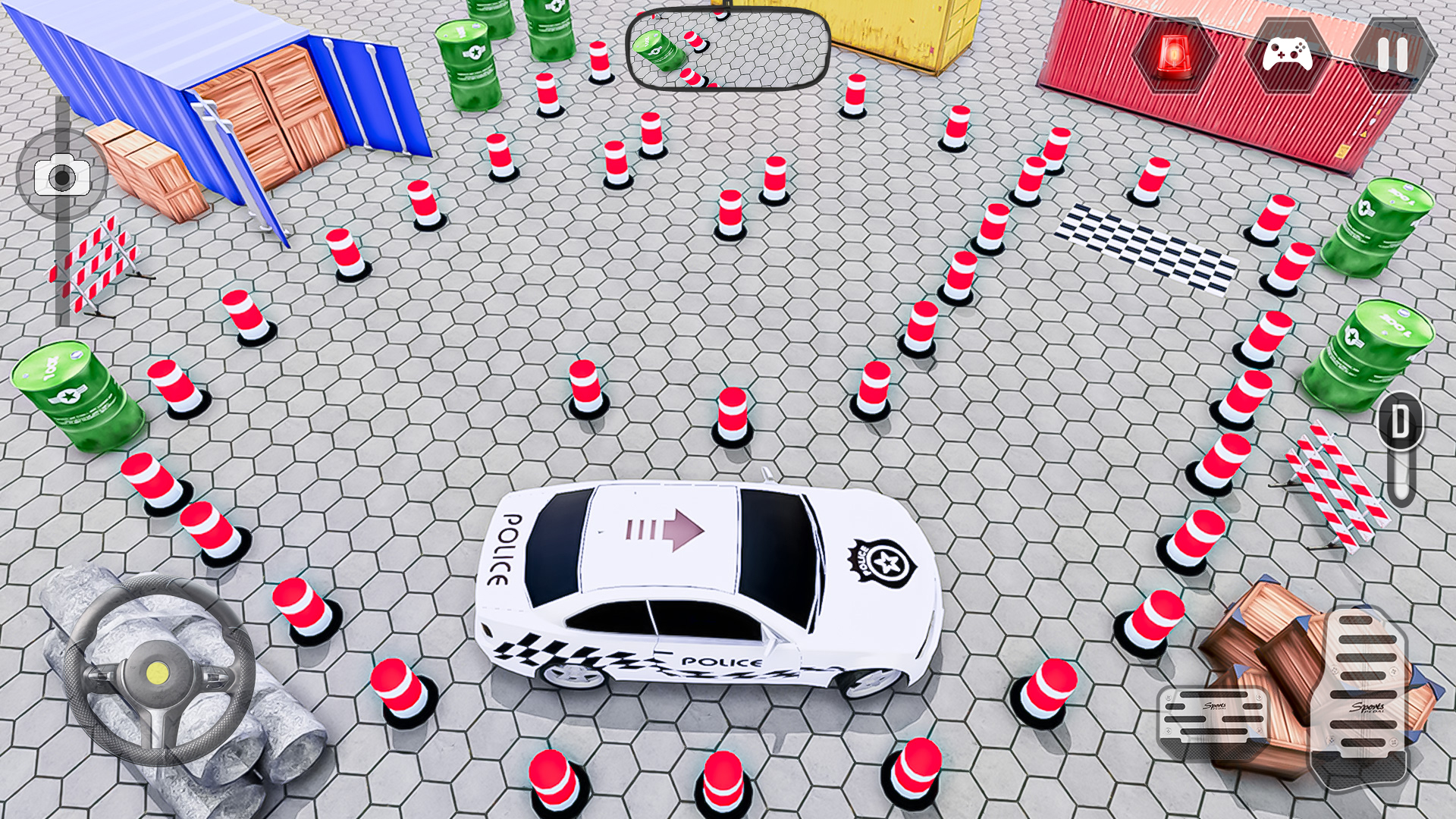This screenshot has height=819, width=1456.
Task: Tap the steering wheel control
Action: click(x=158, y=670)
